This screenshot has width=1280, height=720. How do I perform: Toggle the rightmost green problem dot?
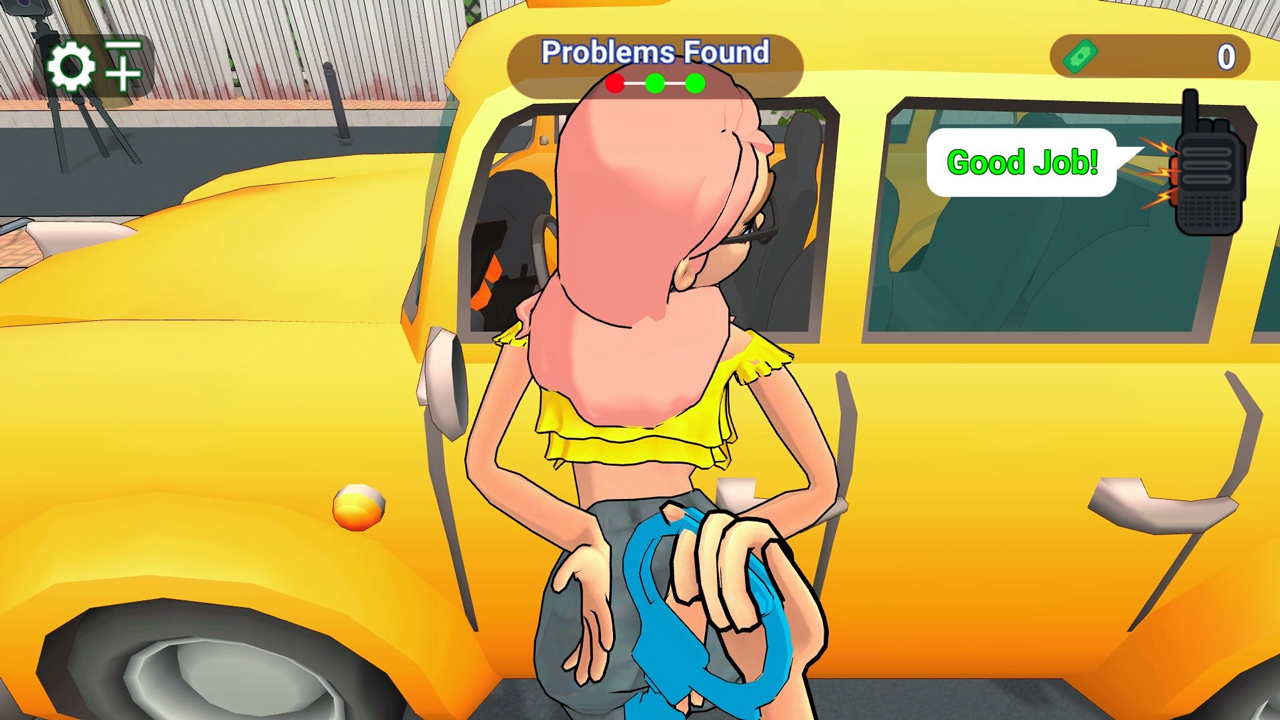pos(695,84)
